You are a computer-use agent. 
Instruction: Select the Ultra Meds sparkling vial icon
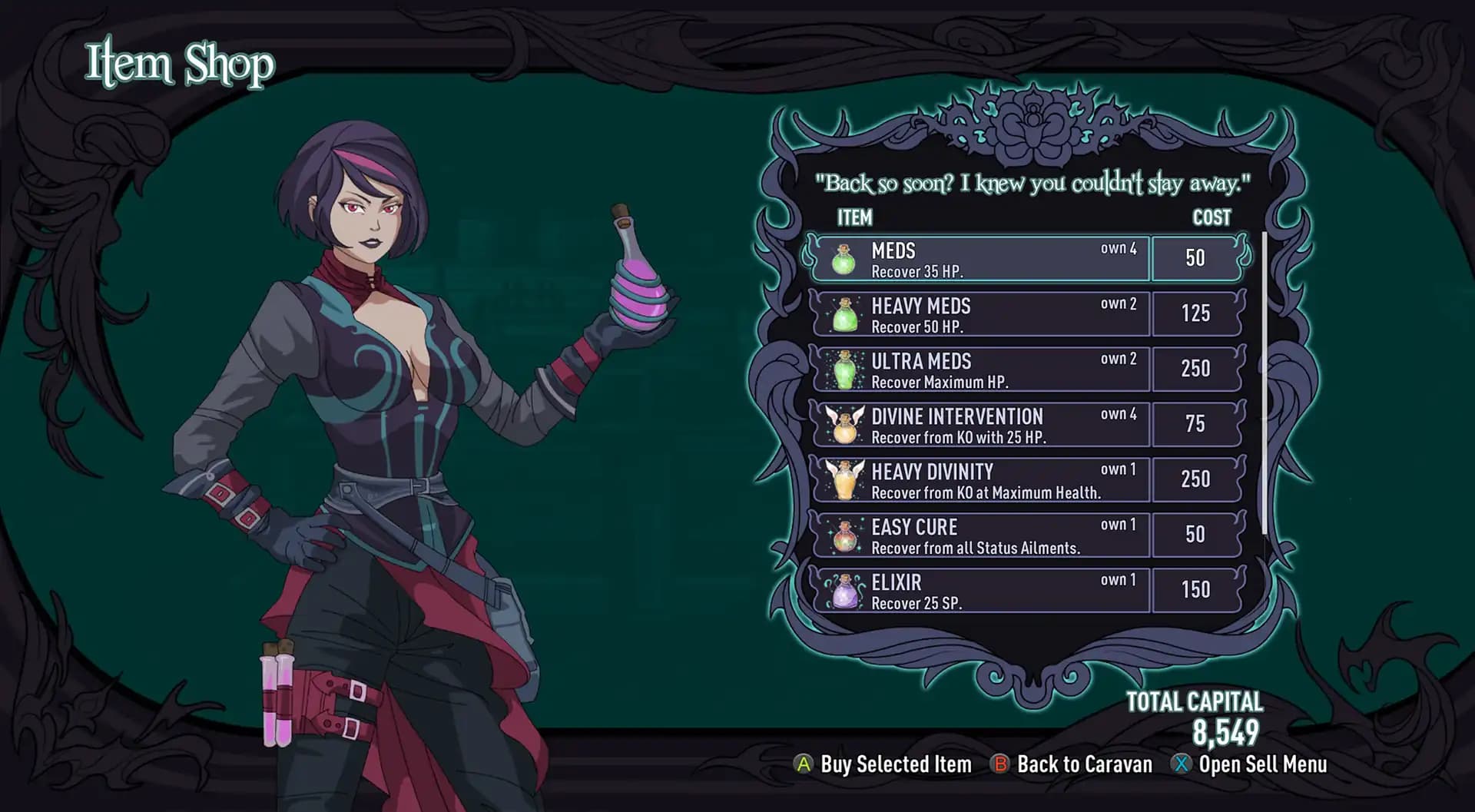coord(844,370)
